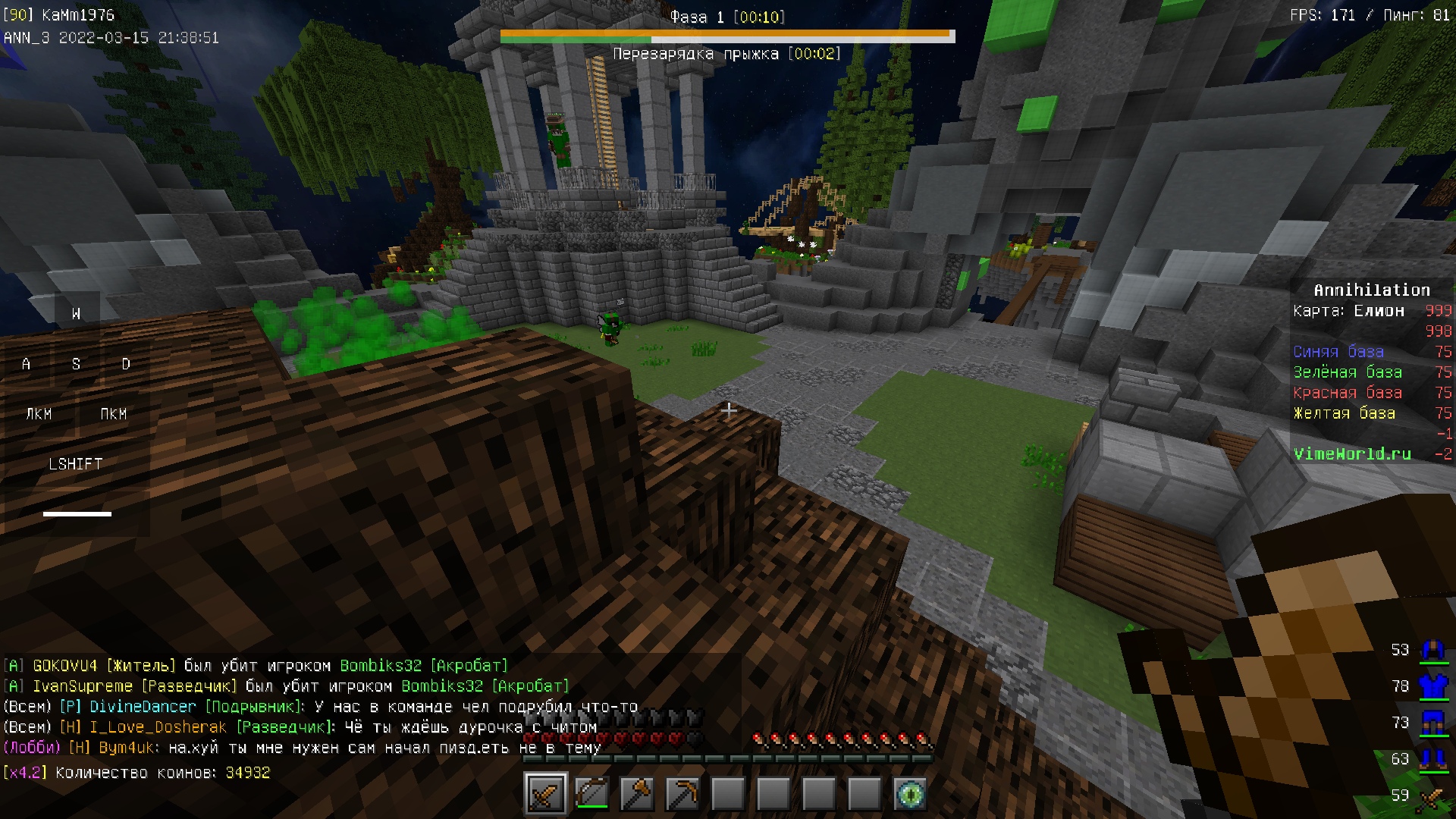Switch to the wooden pickaxe slot
This screenshot has width=1456, height=819.
point(682,794)
